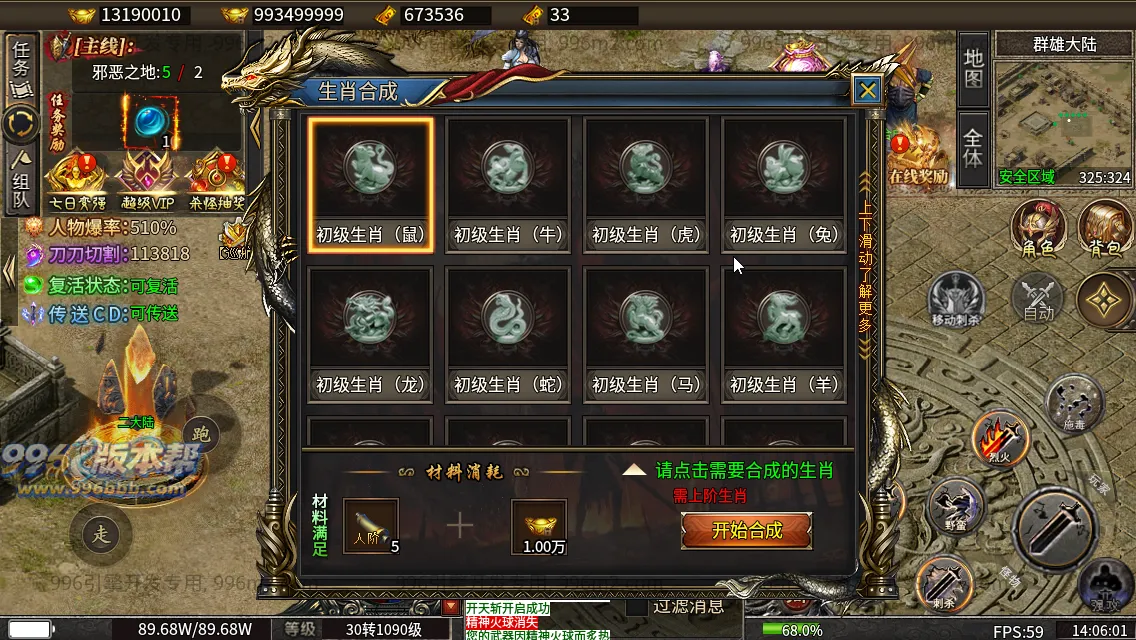Viewport: 1136px width, 640px height.
Task: Select 初级生肖（鼠）zodiac tile
Action: pos(371,184)
